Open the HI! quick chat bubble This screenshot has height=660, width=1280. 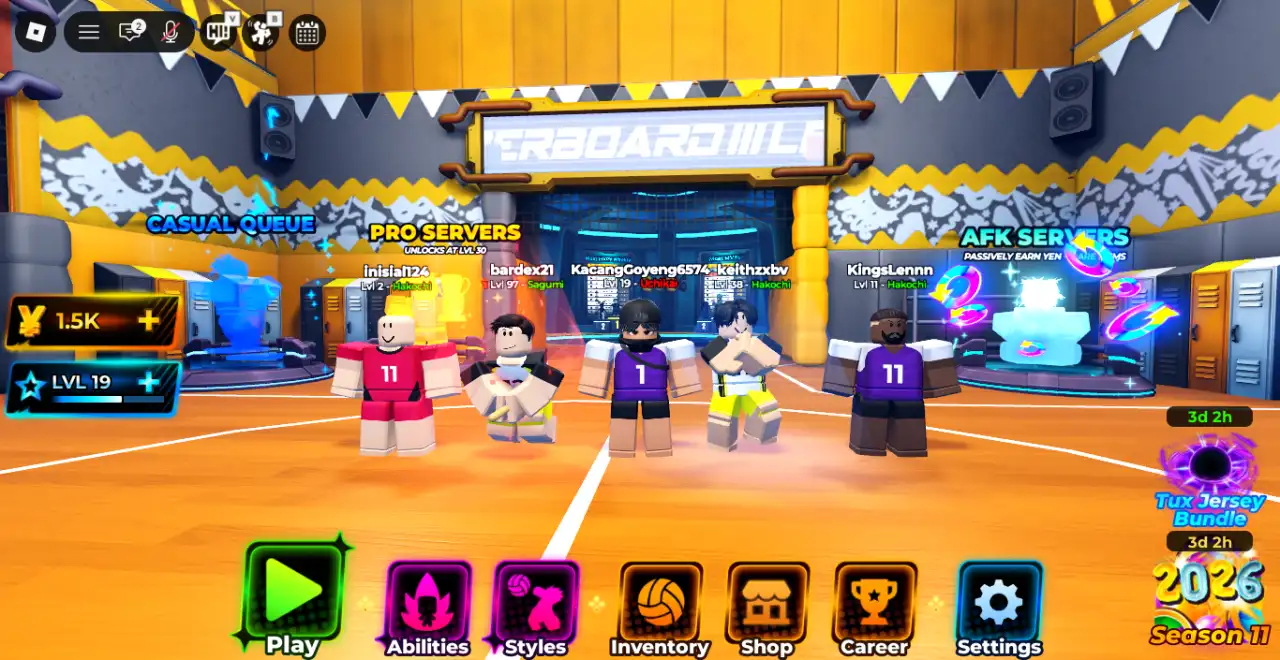point(219,32)
